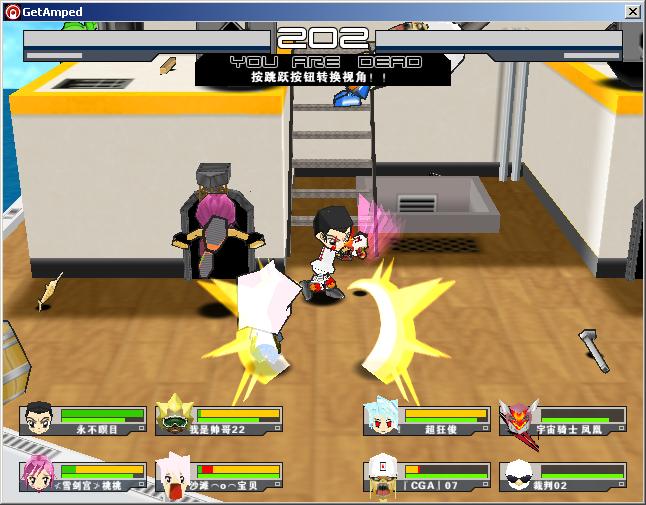Click the CGA 07 player portrait

(x=382, y=475)
